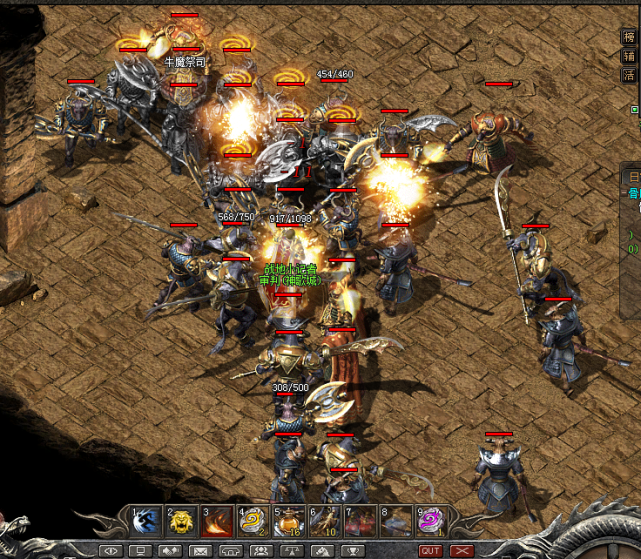Screen dimensions: 641x559
Task: Click the red QUT button
Action: pyautogui.click(x=430, y=551)
